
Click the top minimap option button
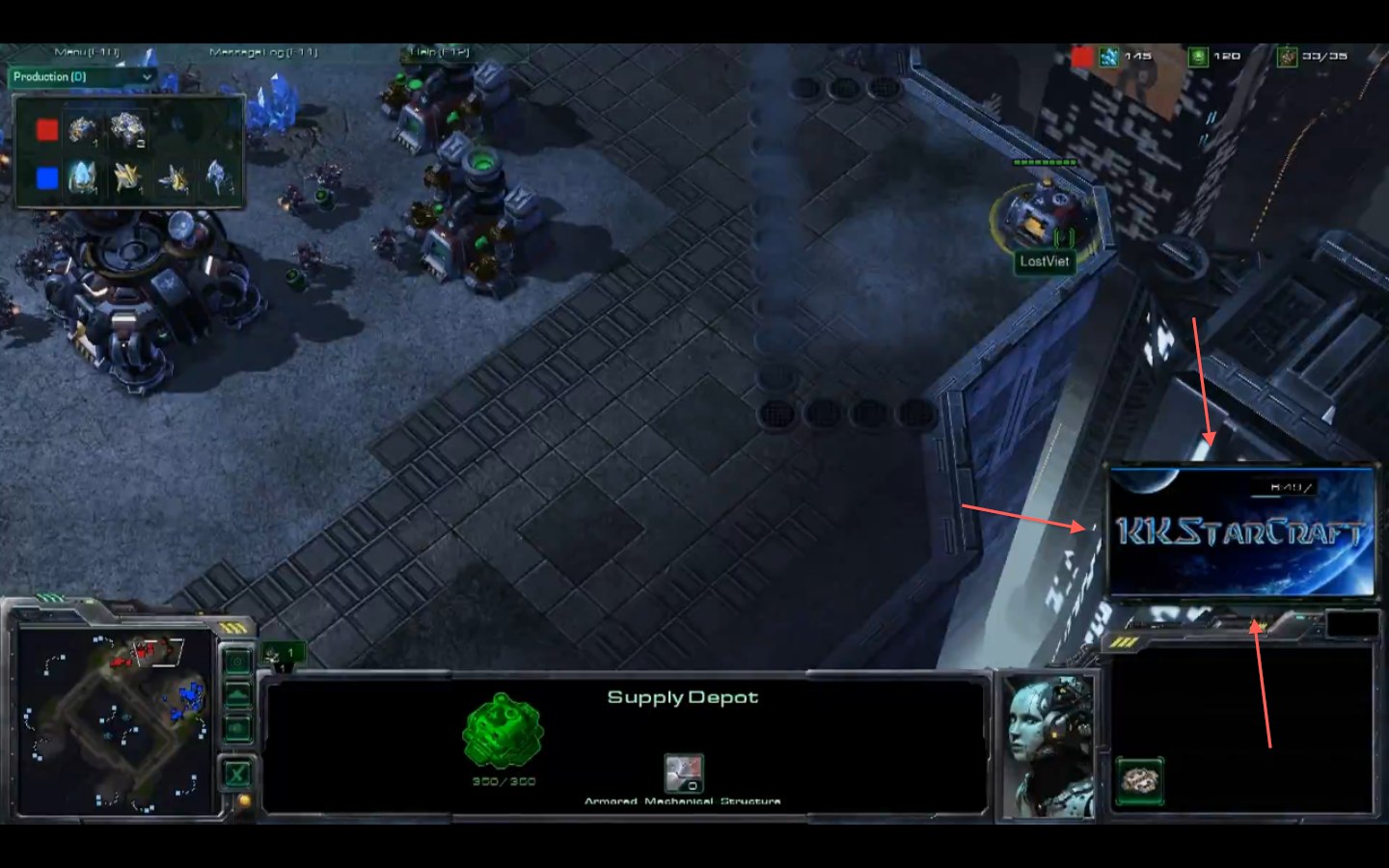point(237,662)
